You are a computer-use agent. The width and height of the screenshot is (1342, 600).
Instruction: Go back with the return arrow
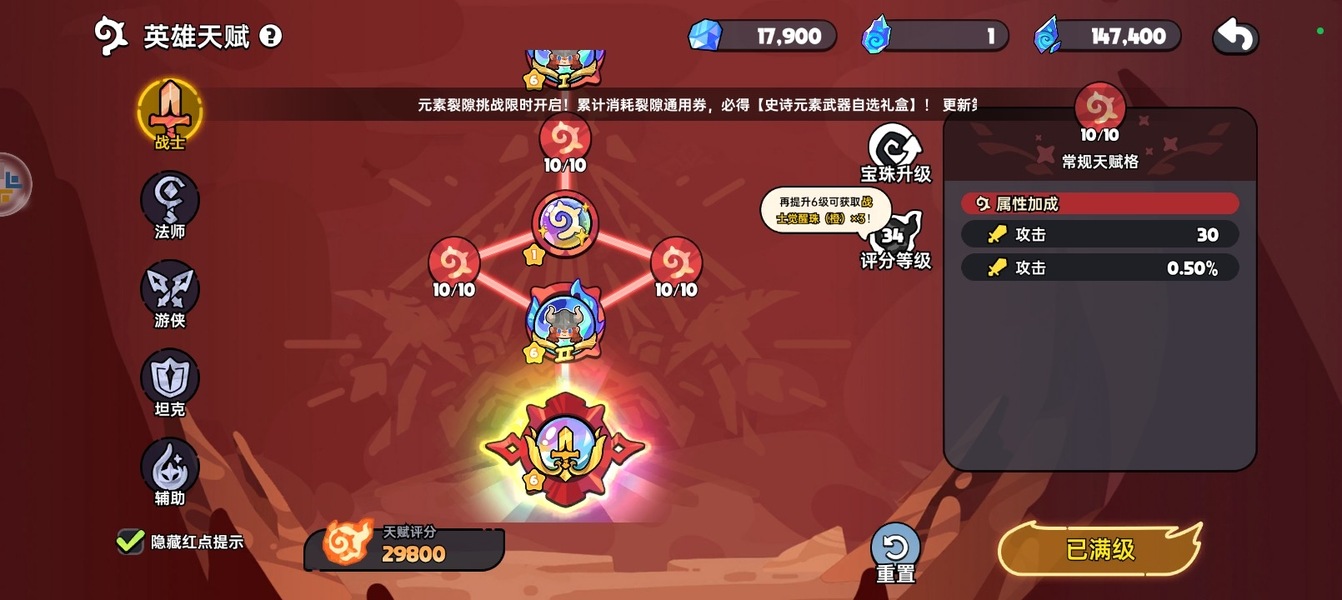(1235, 37)
